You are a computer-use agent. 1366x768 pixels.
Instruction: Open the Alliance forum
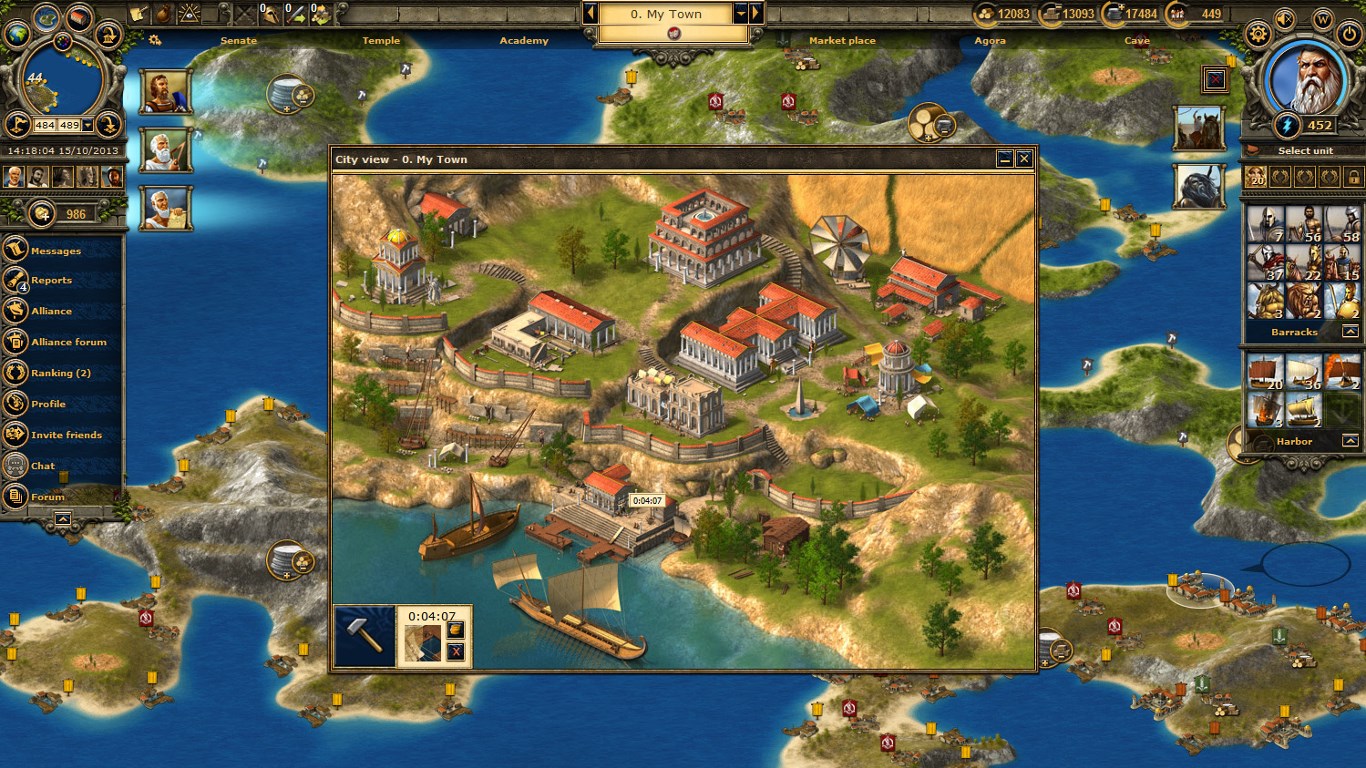tap(68, 342)
